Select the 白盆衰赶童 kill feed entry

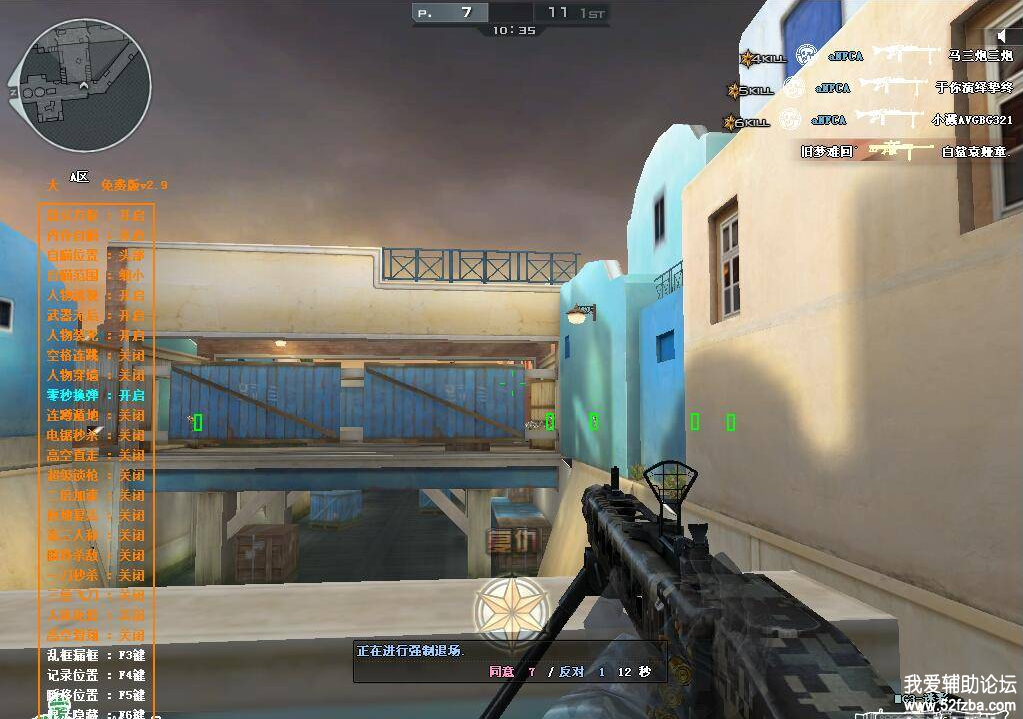(x=976, y=152)
